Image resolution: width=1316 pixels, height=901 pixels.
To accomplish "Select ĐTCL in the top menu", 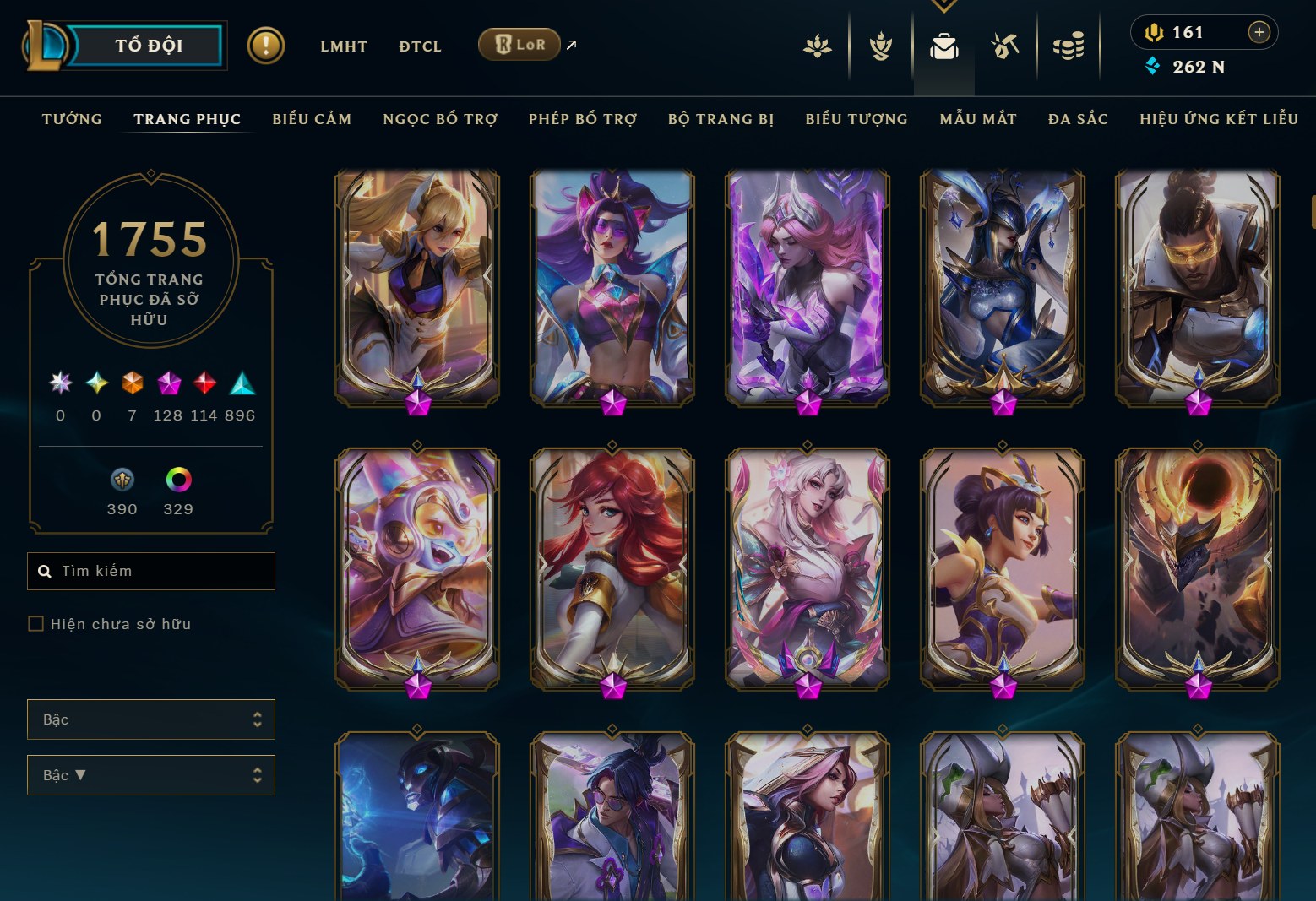I will click(420, 46).
